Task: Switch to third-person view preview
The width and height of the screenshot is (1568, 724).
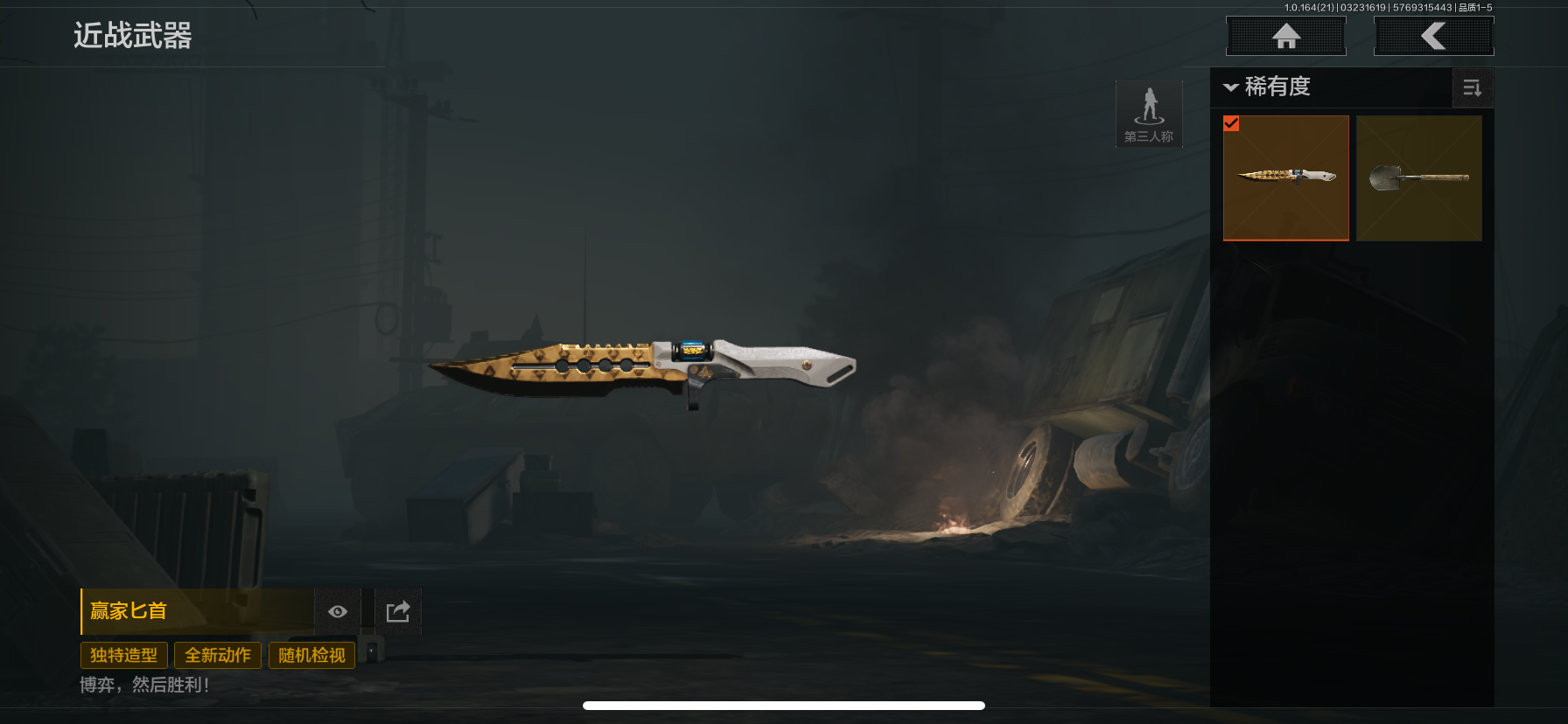Action: [1149, 114]
